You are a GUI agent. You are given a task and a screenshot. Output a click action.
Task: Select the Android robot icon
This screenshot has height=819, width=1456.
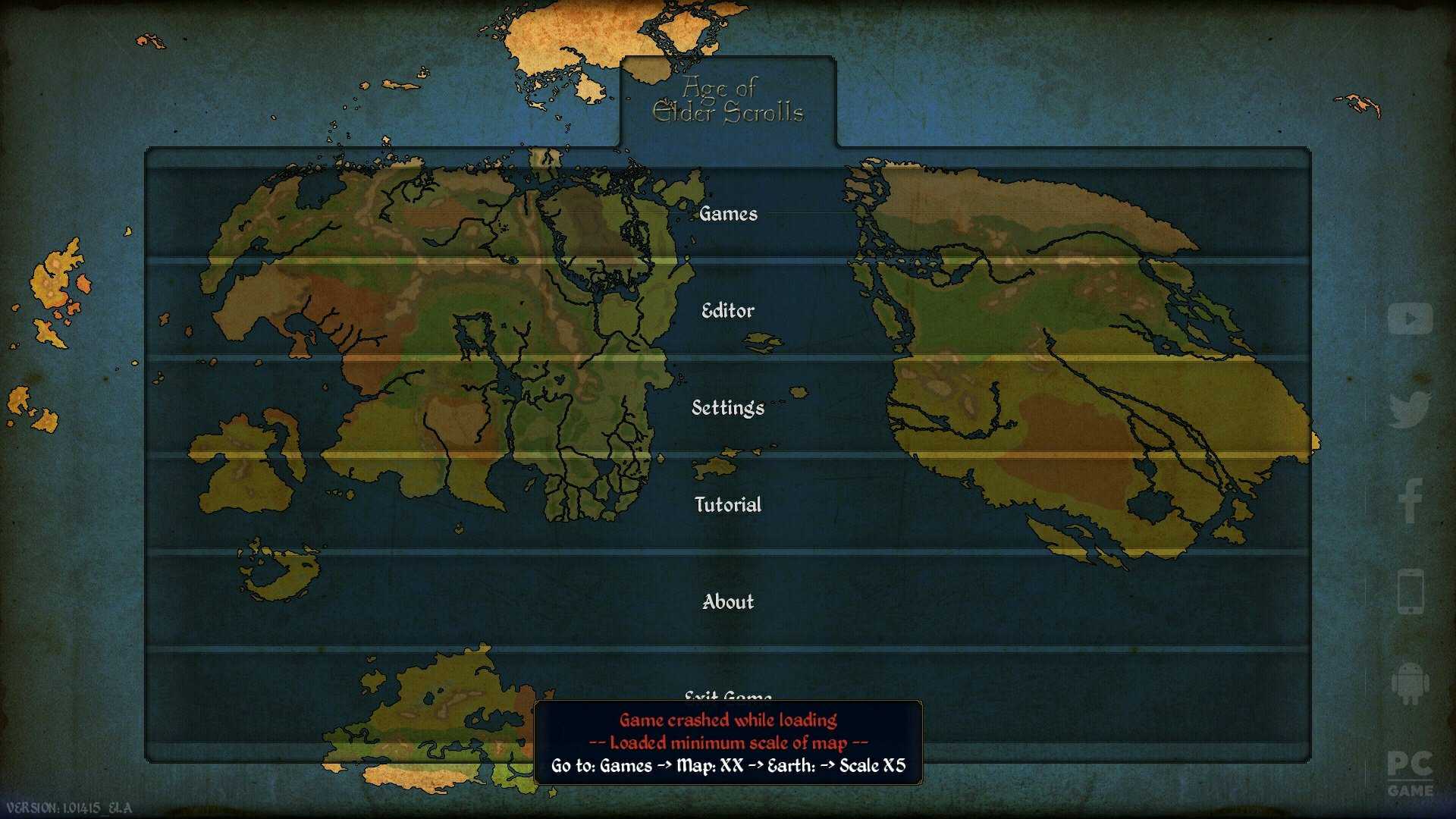[x=1410, y=682]
